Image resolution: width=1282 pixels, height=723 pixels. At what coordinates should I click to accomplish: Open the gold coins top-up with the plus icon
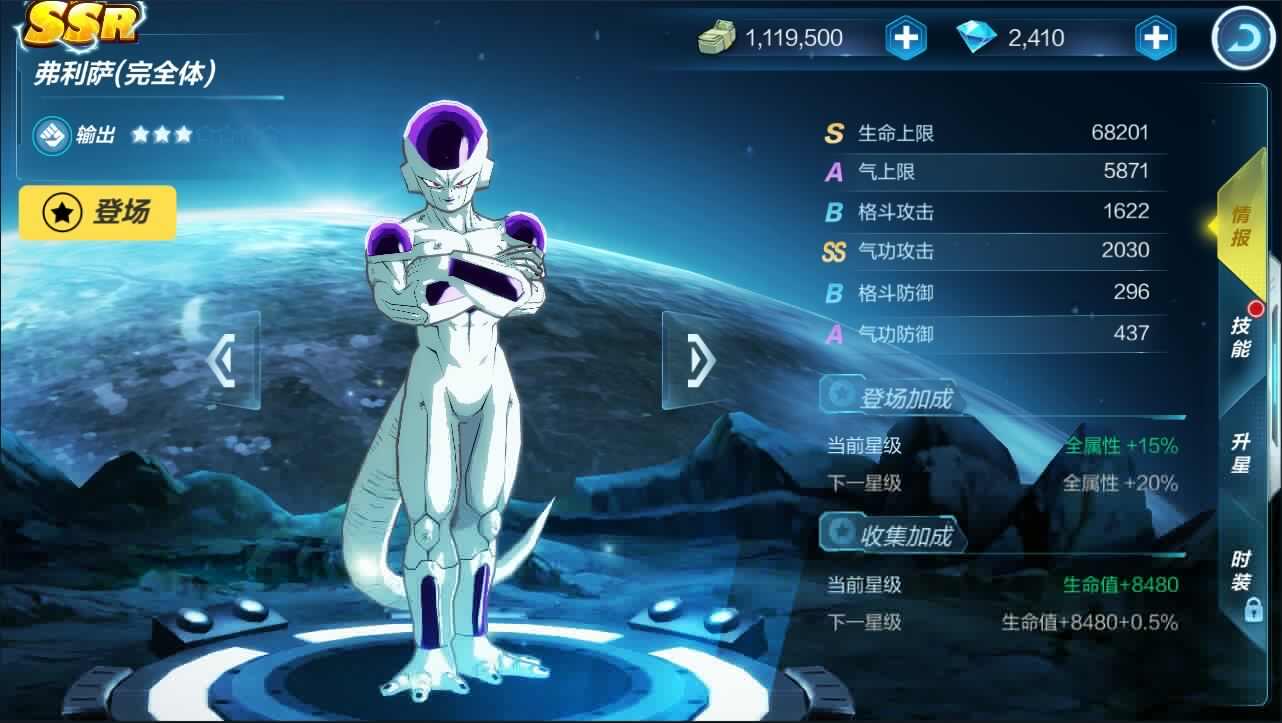click(x=906, y=37)
